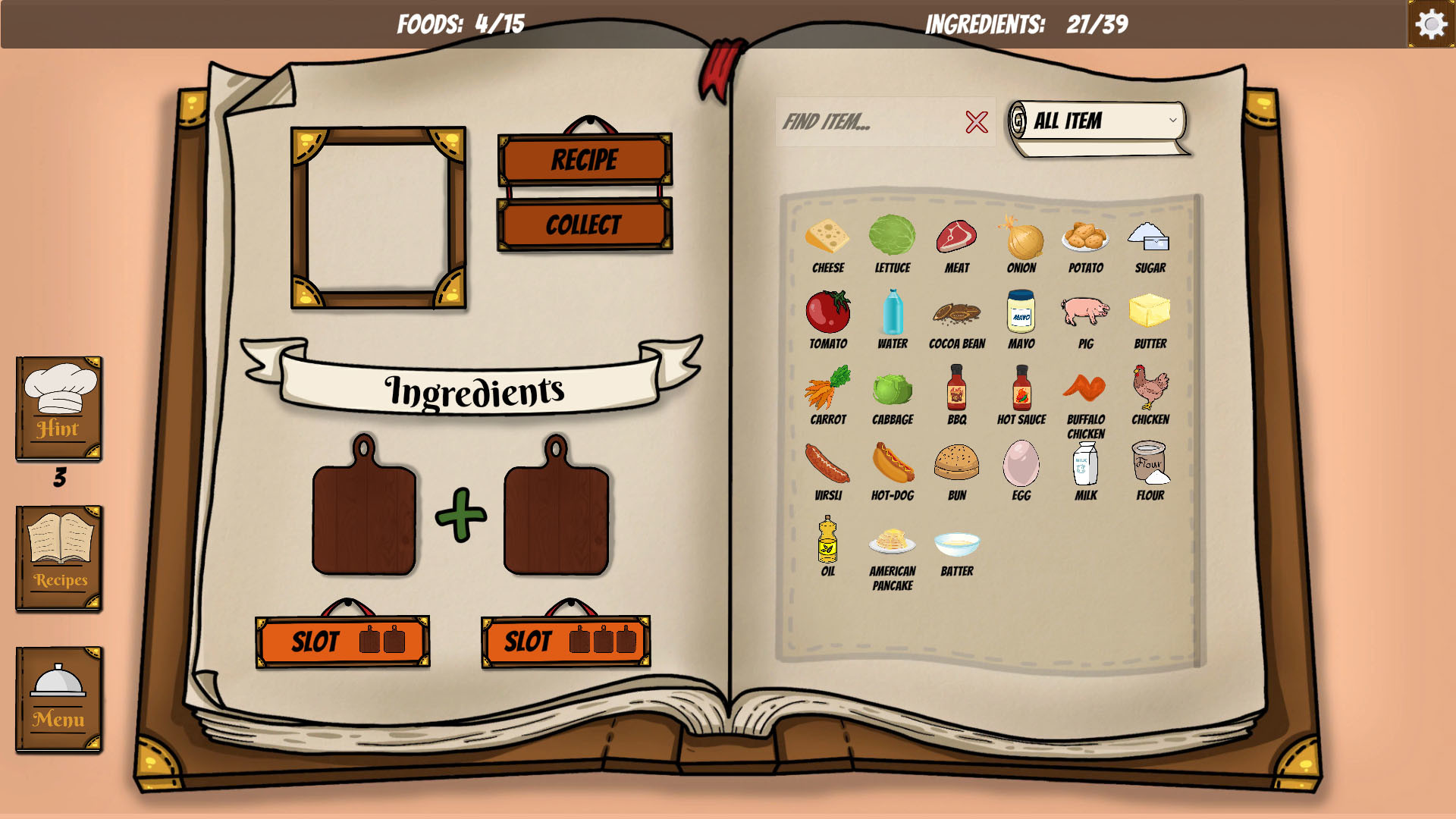Open the settings gear icon
The image size is (1456, 819).
click(1431, 24)
